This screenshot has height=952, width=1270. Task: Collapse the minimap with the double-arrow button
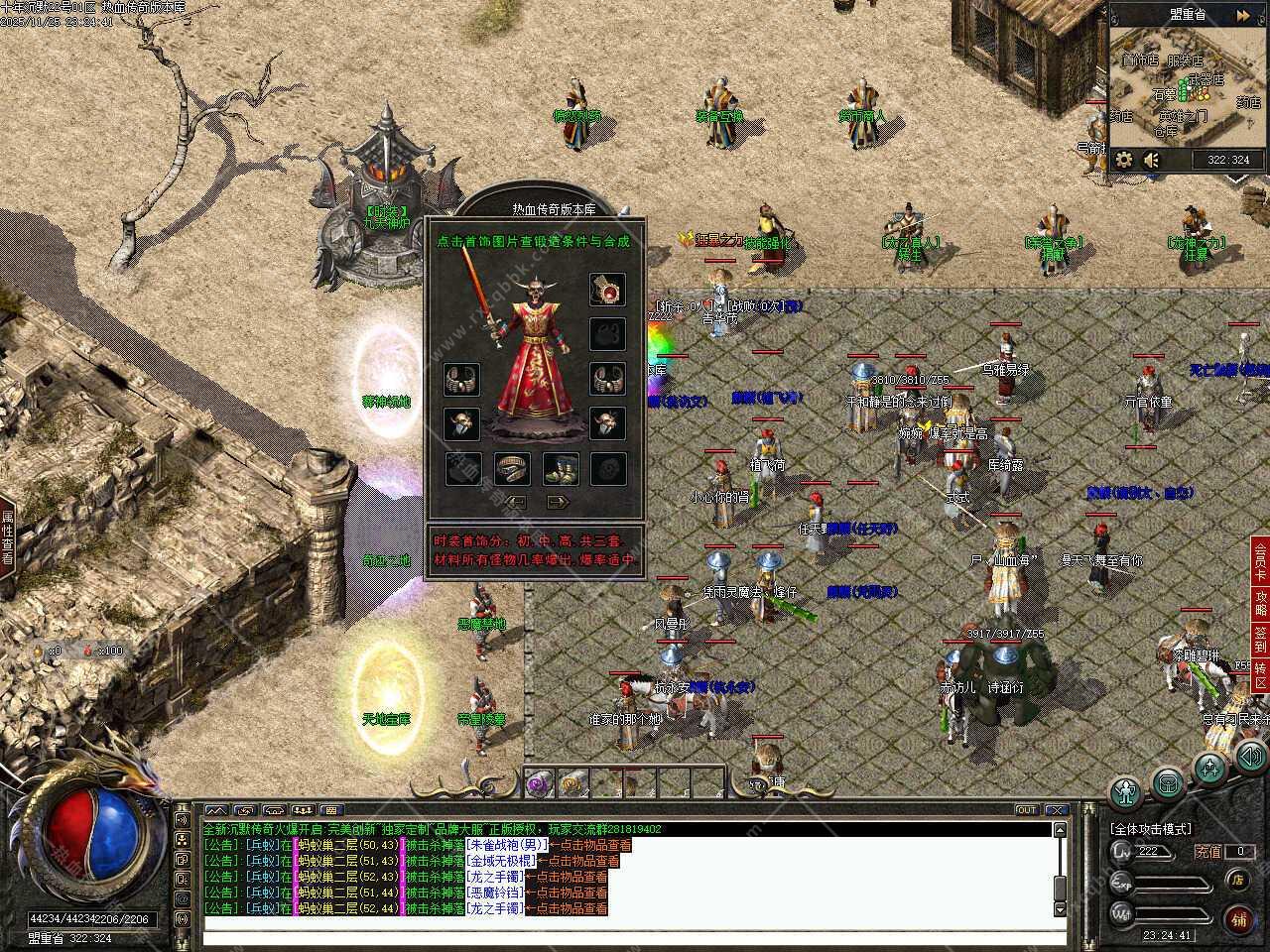point(1242,15)
